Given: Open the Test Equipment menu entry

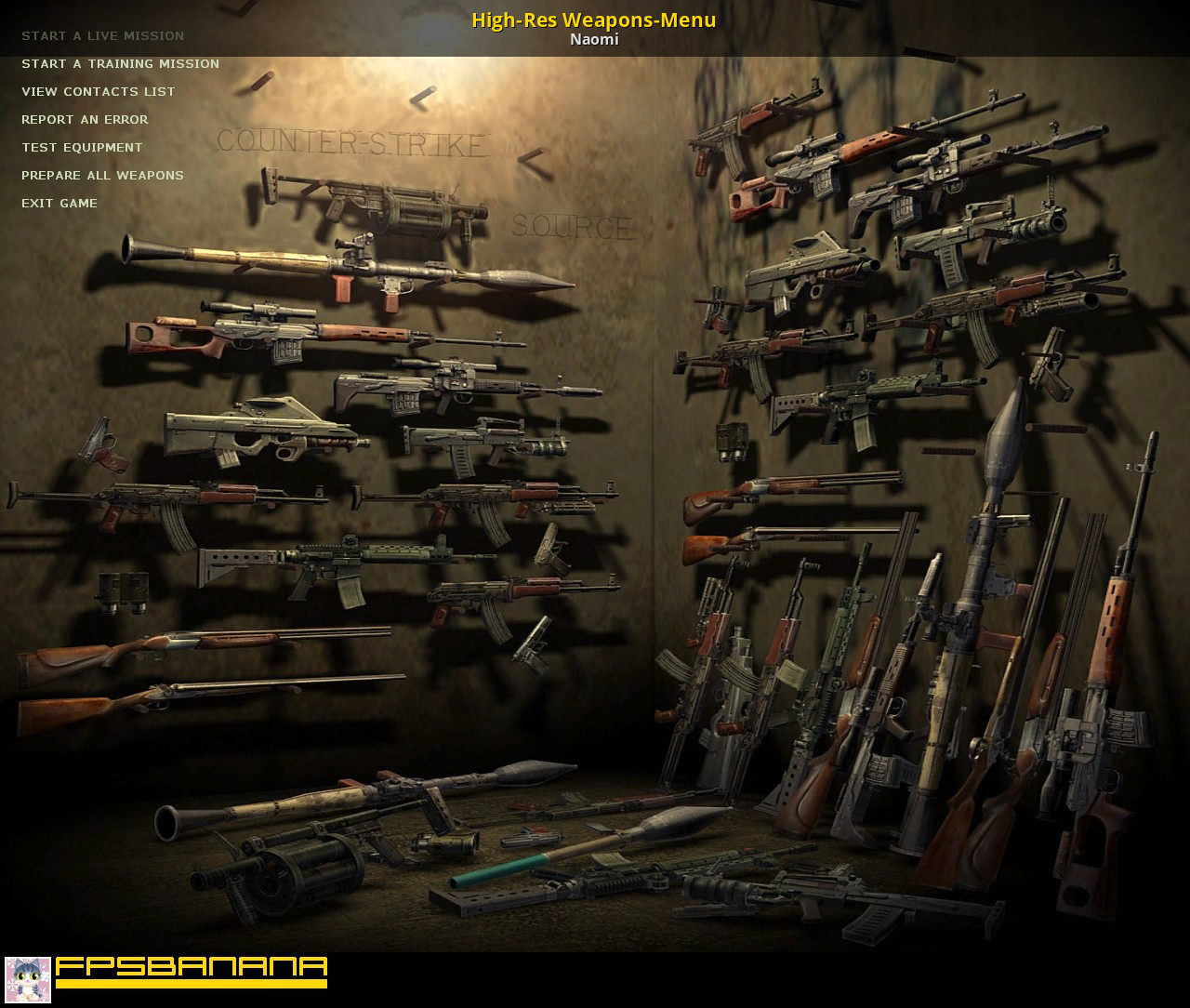Looking at the screenshot, I should click(82, 148).
